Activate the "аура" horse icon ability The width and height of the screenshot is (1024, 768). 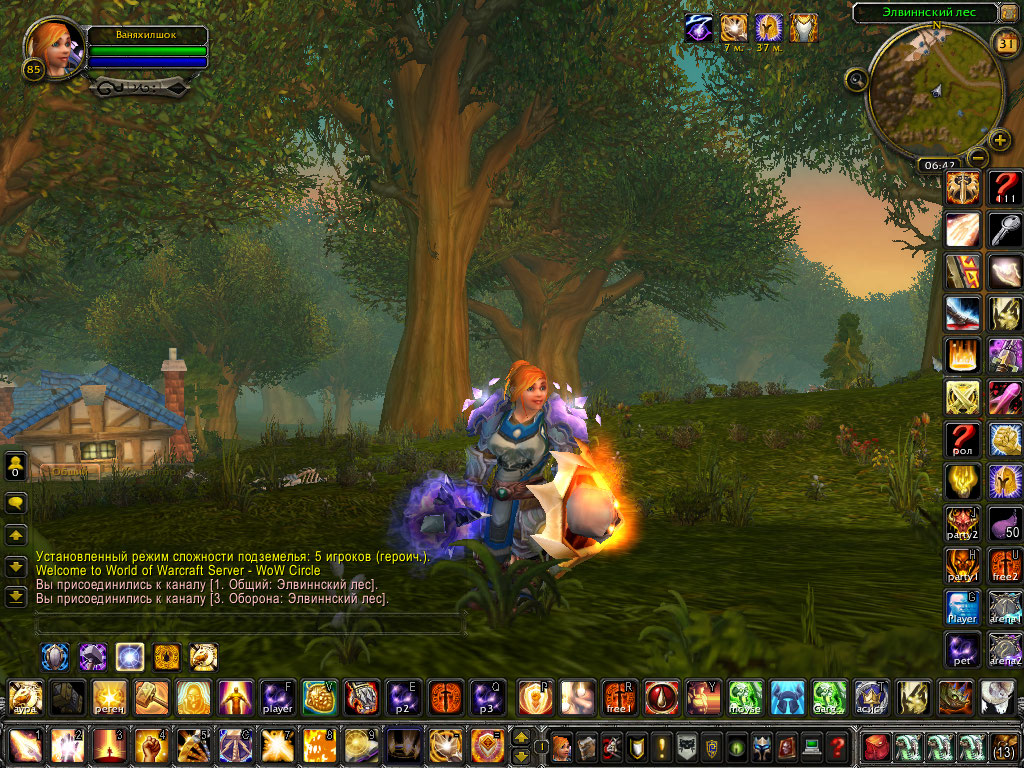point(25,697)
